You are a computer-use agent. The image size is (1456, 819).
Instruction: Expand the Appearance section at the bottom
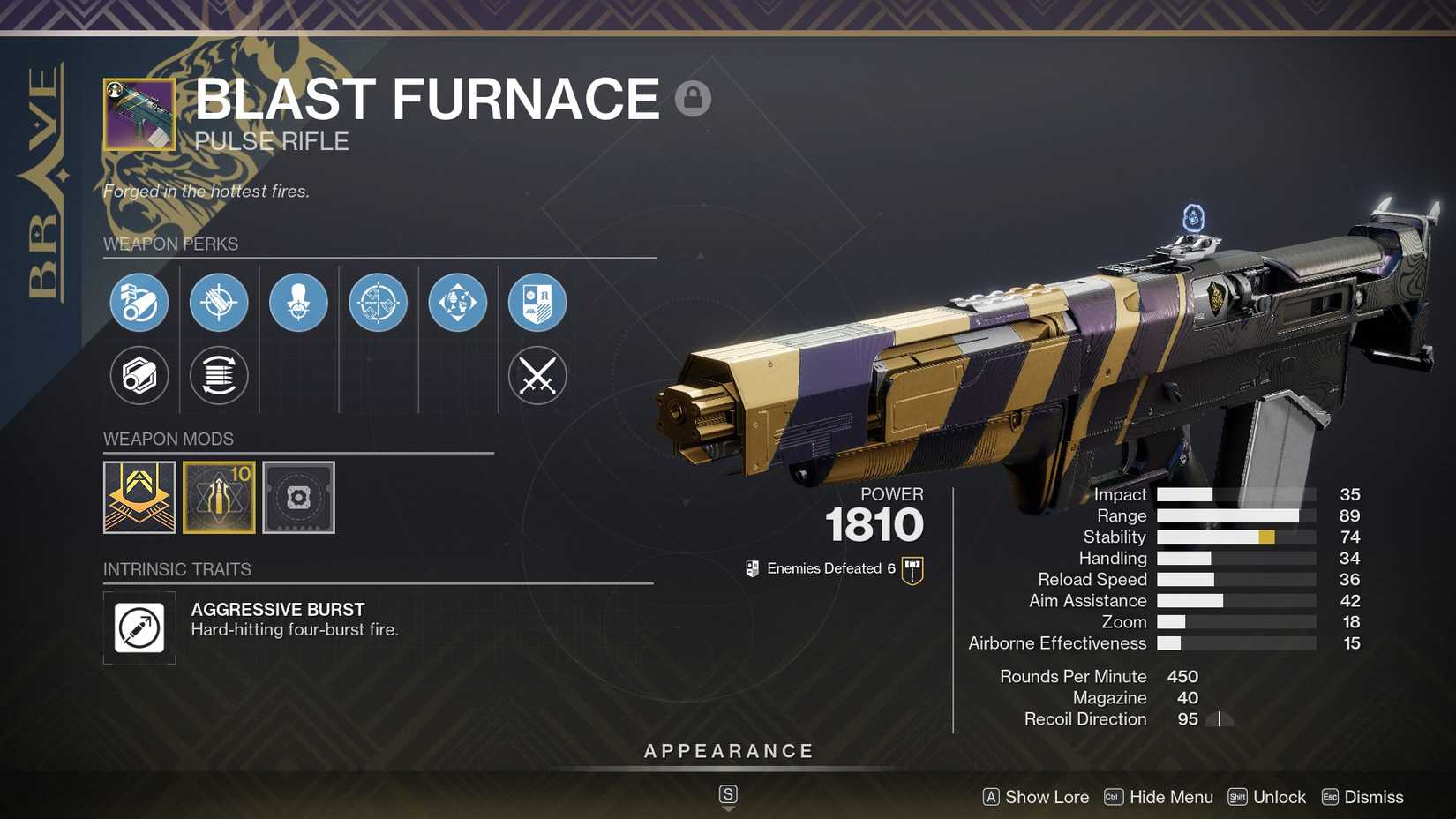click(728, 751)
